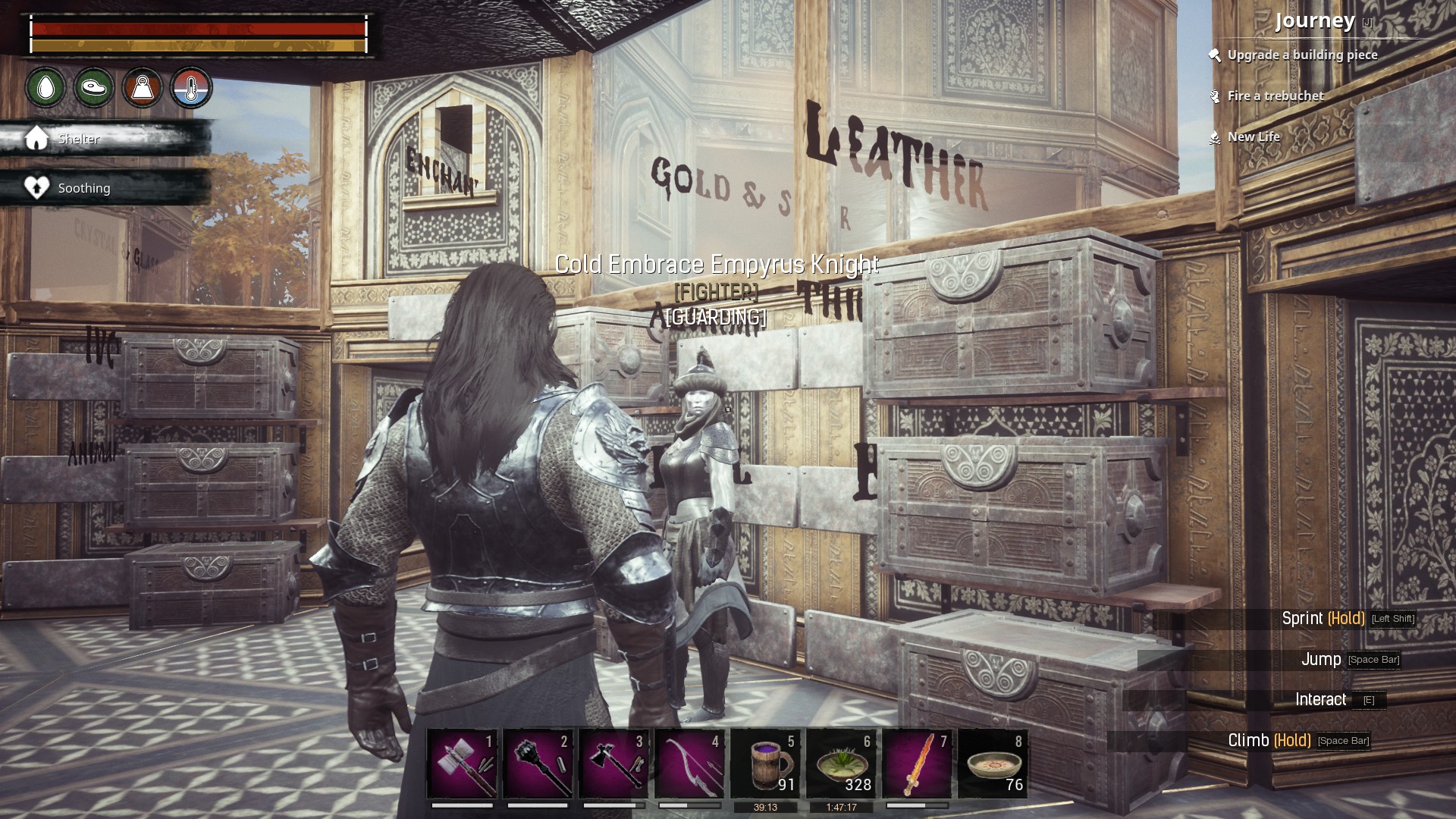Use the purple drink mug in slot 5
The image size is (1456, 819).
coord(766,764)
